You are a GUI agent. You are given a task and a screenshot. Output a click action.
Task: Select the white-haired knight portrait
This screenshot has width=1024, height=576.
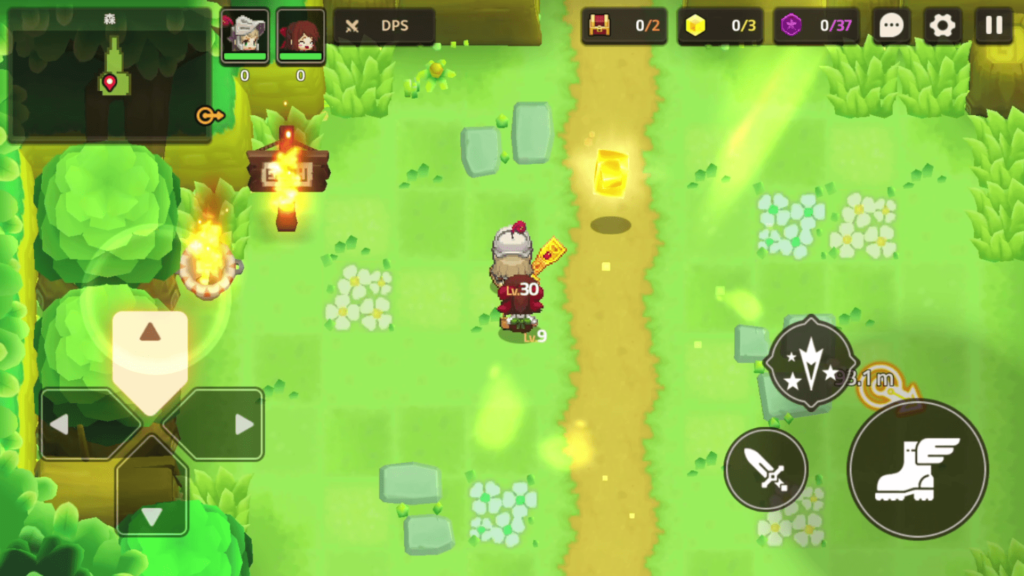click(244, 36)
